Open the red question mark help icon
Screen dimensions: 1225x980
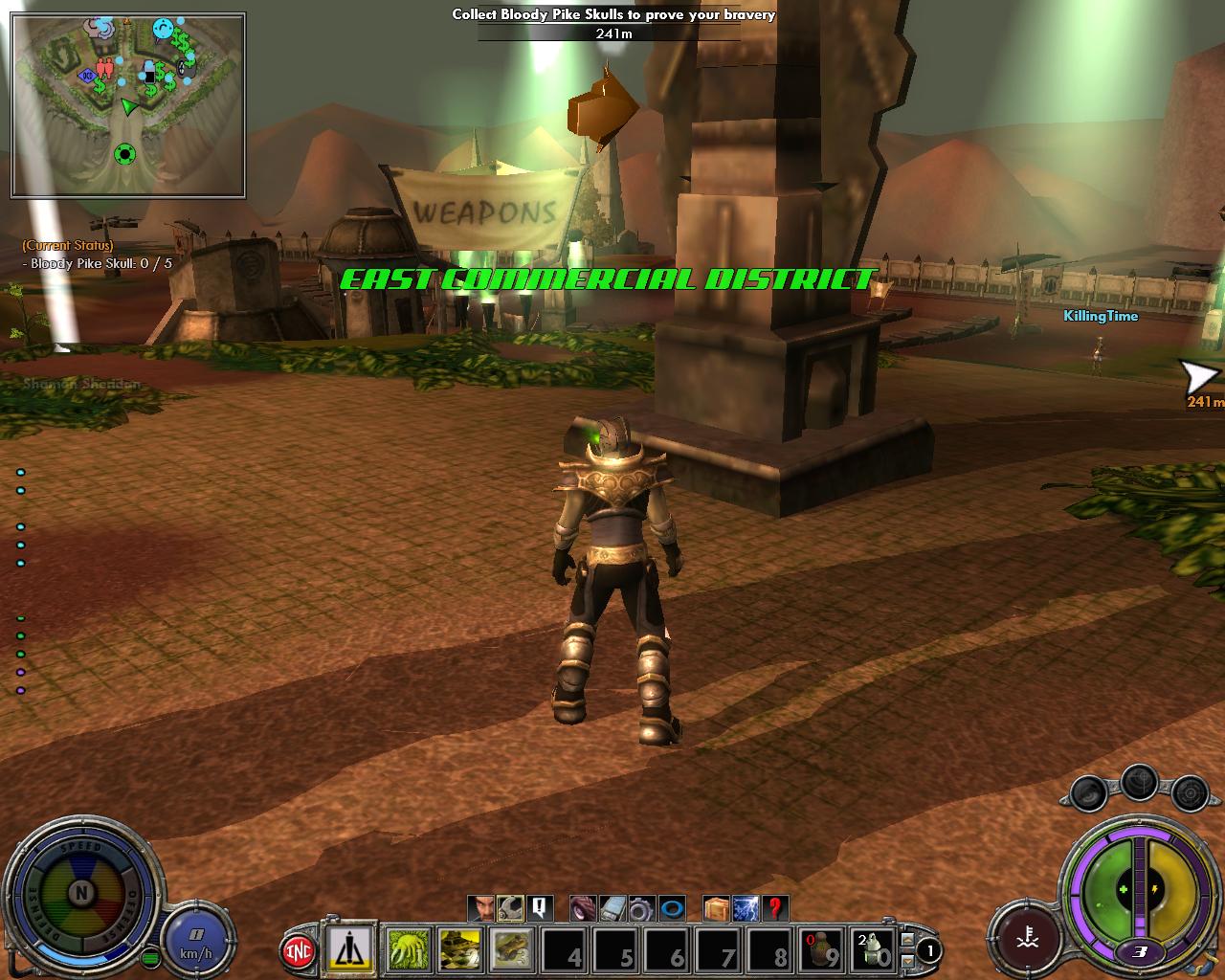pyautogui.click(x=775, y=907)
